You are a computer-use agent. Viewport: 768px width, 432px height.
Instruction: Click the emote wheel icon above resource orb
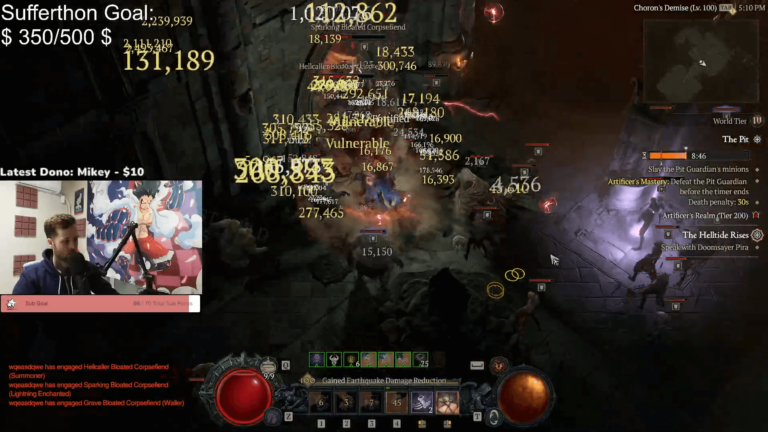pyautogui.click(x=497, y=366)
